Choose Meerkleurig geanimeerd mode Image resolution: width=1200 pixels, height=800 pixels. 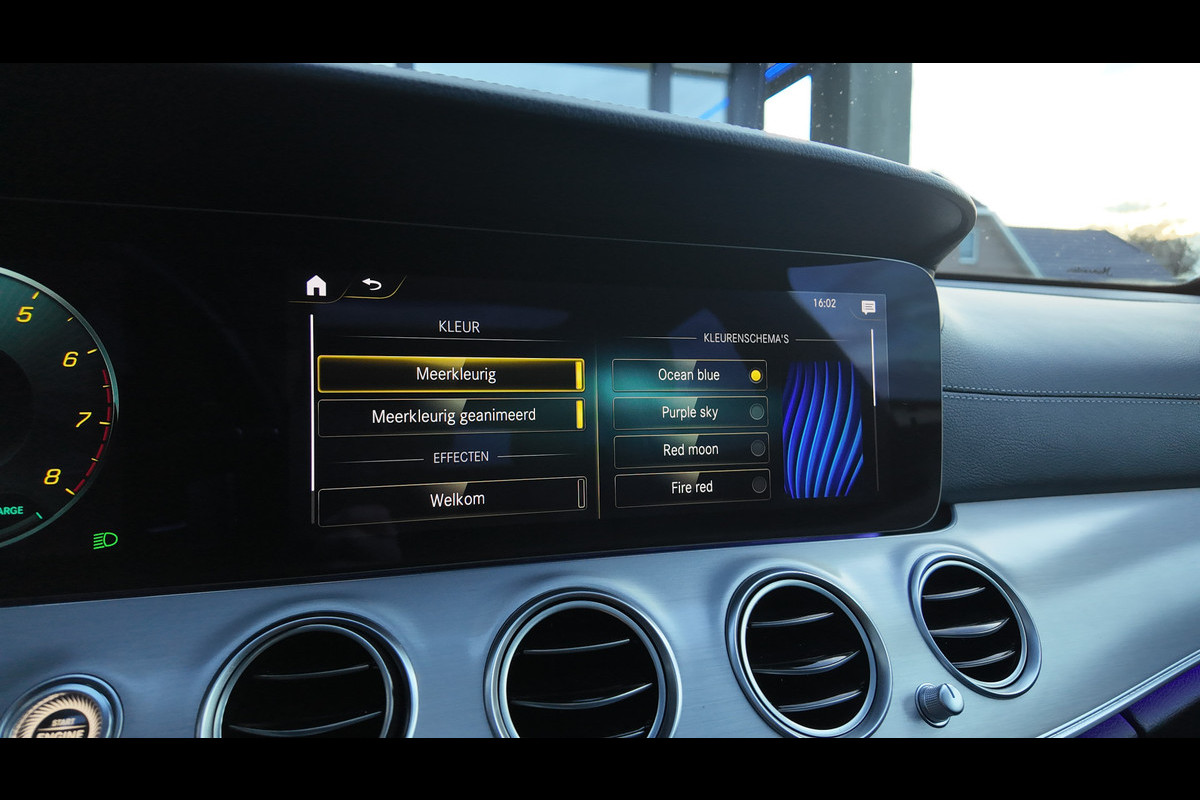[x=451, y=416]
